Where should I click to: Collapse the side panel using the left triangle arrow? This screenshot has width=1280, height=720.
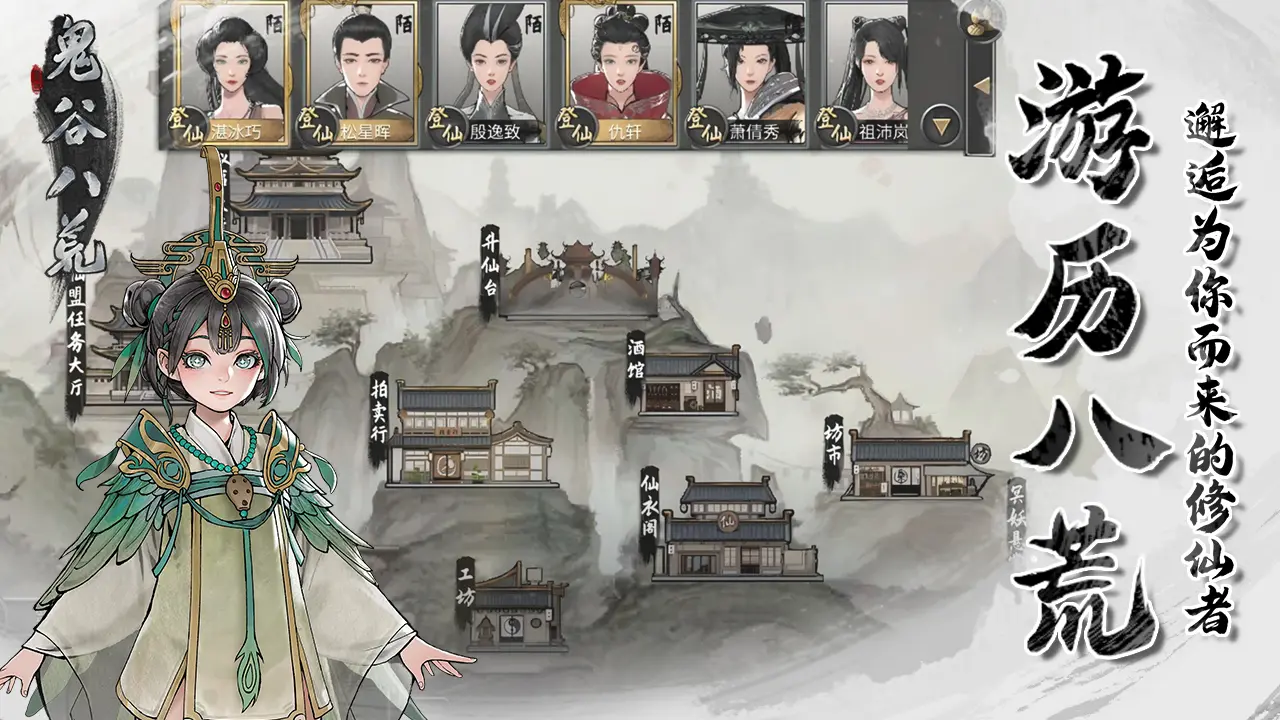(982, 85)
